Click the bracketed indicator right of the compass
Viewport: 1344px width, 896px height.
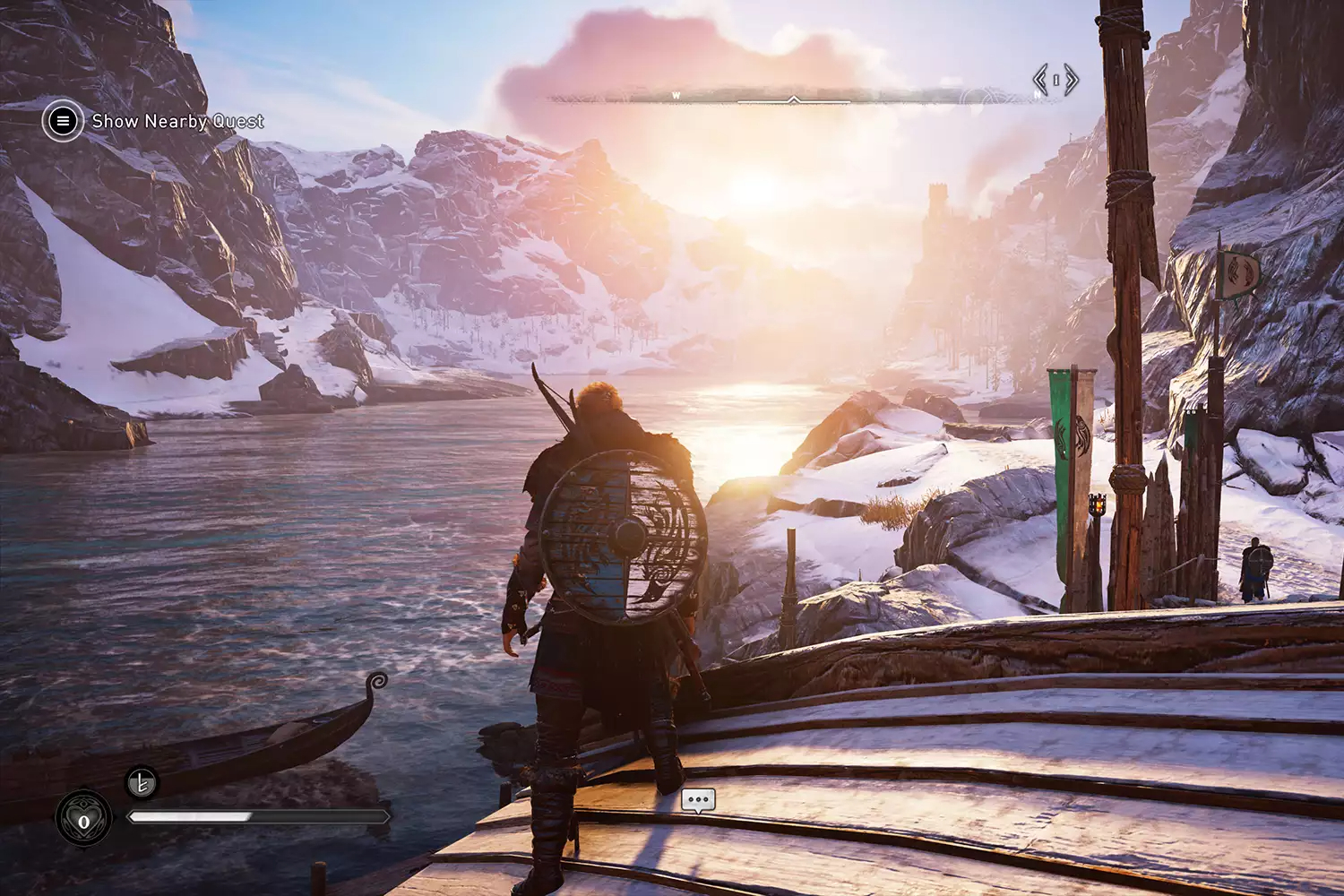[x=1056, y=81]
